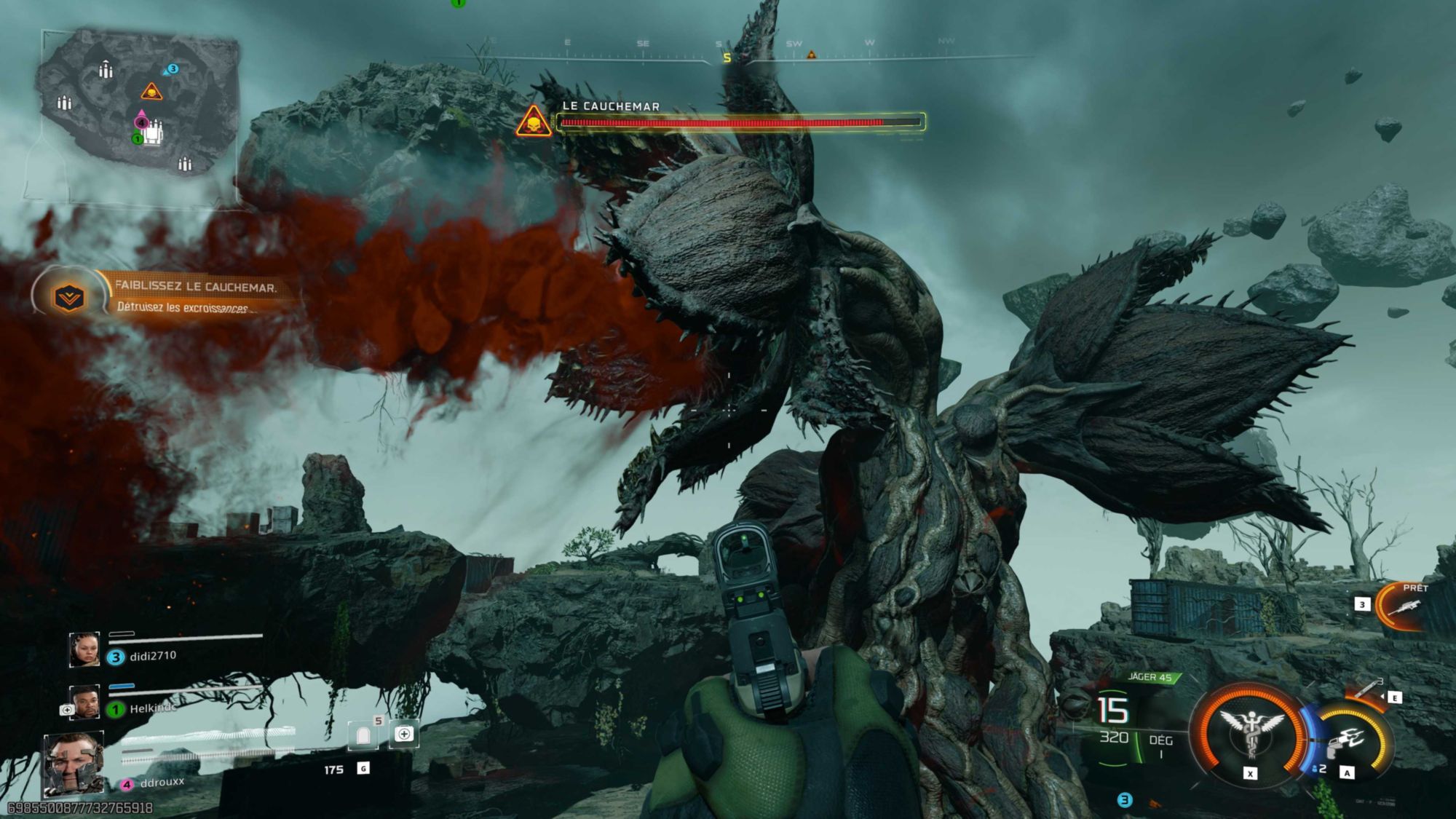The image size is (1456, 819).
Task: Select the Jäger 45 weapon label
Action: coord(1150,678)
